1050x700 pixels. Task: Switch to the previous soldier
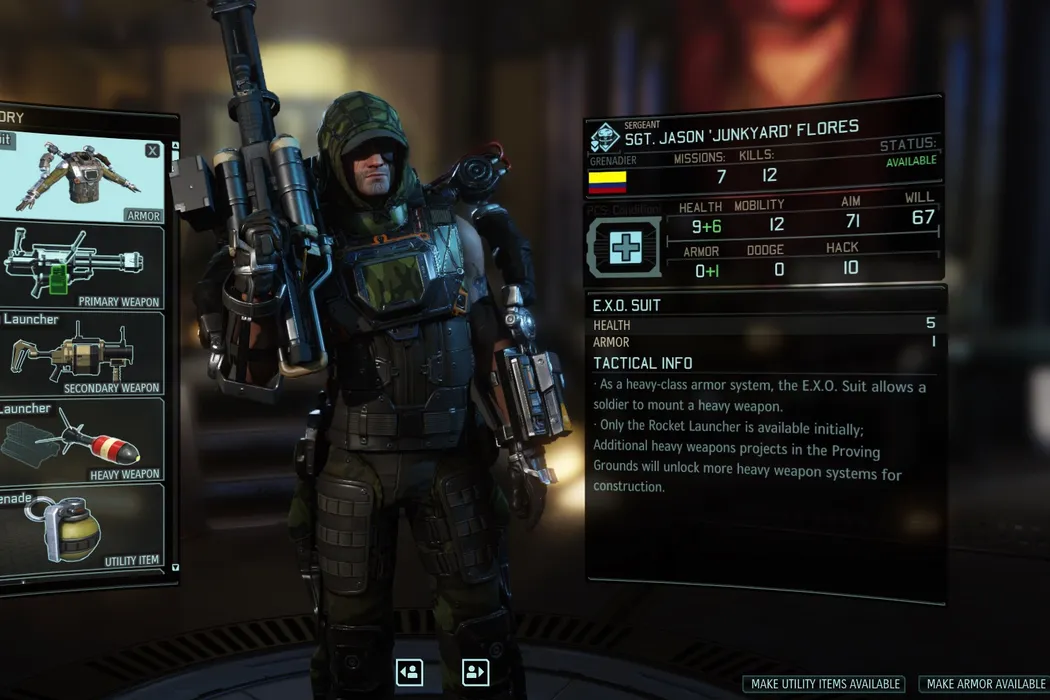[x=409, y=671]
